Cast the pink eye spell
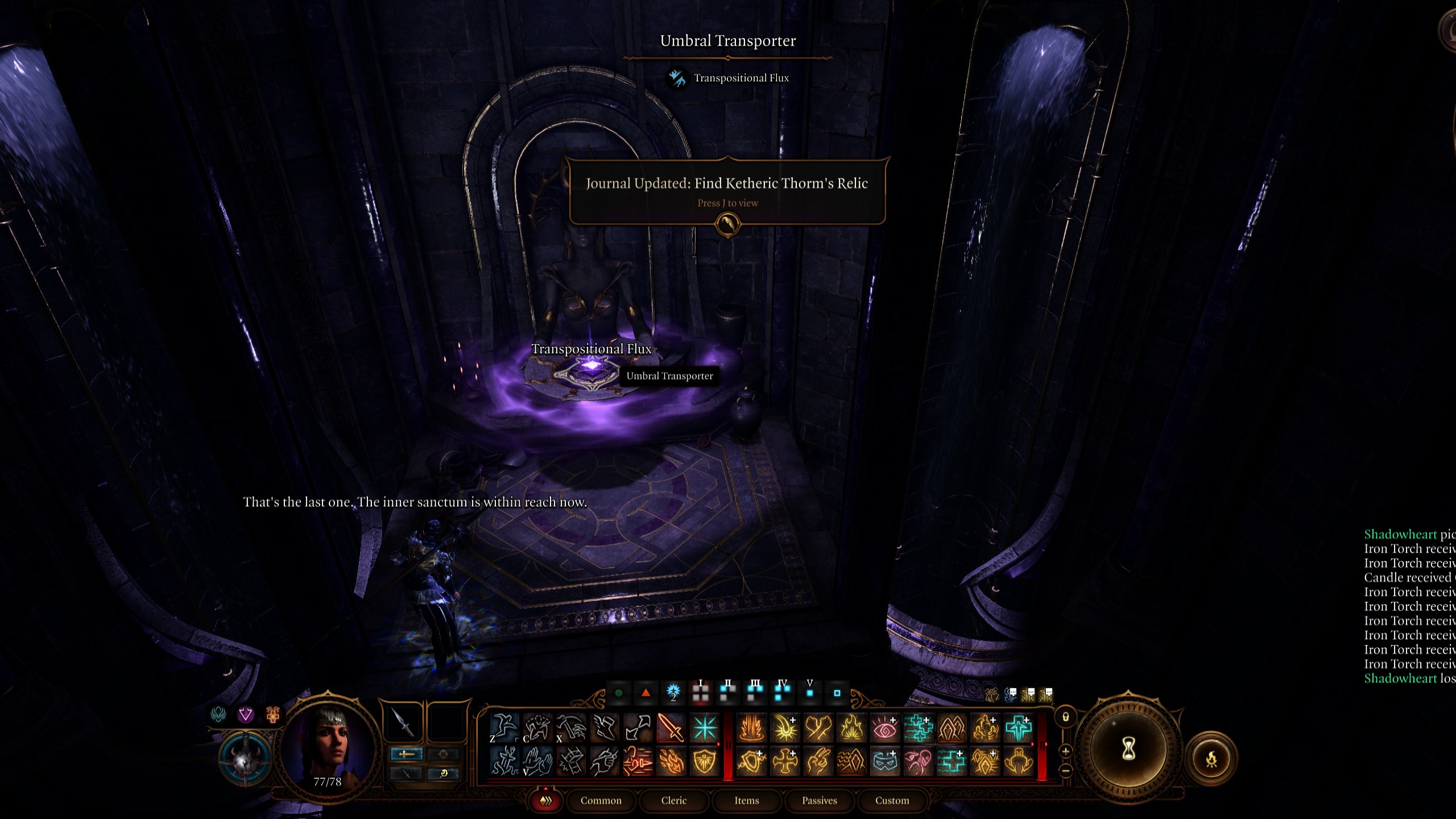This screenshot has height=819, width=1456. [x=884, y=728]
